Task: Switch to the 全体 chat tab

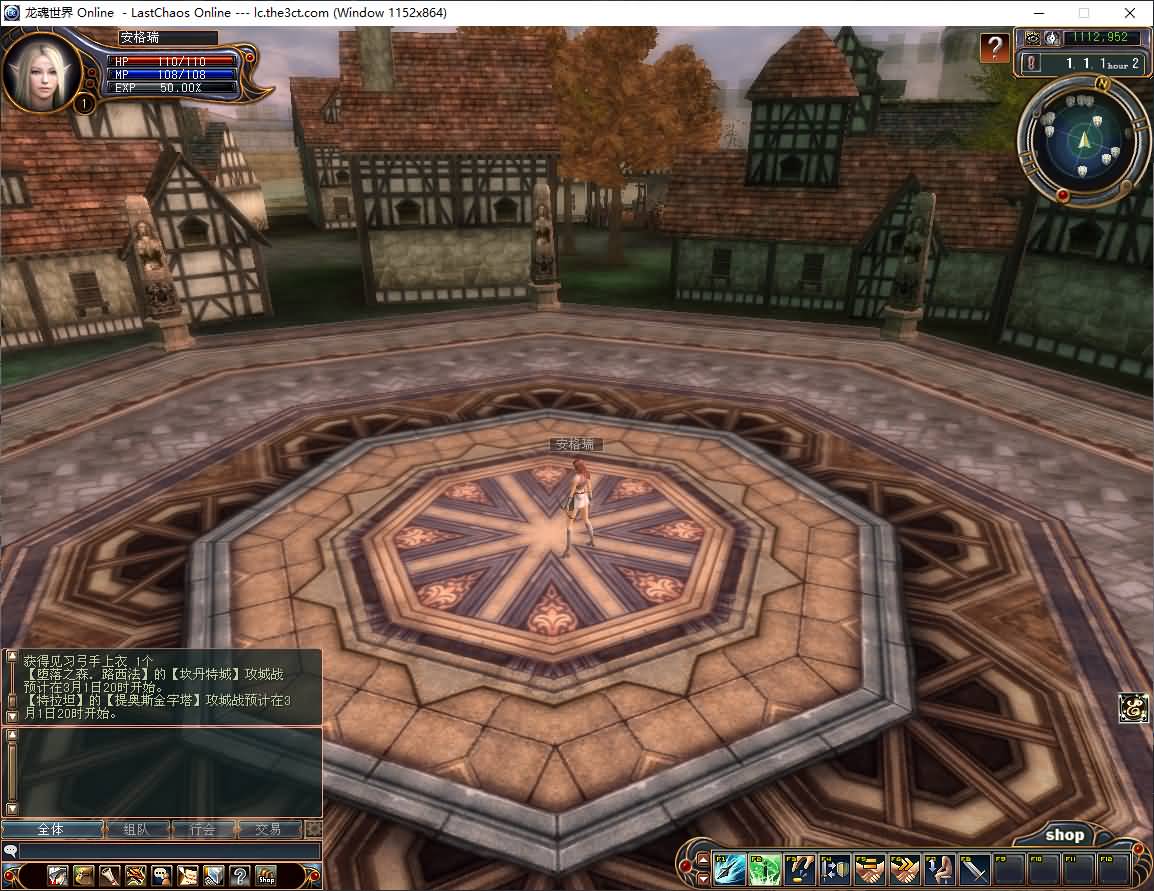Action: click(x=51, y=830)
